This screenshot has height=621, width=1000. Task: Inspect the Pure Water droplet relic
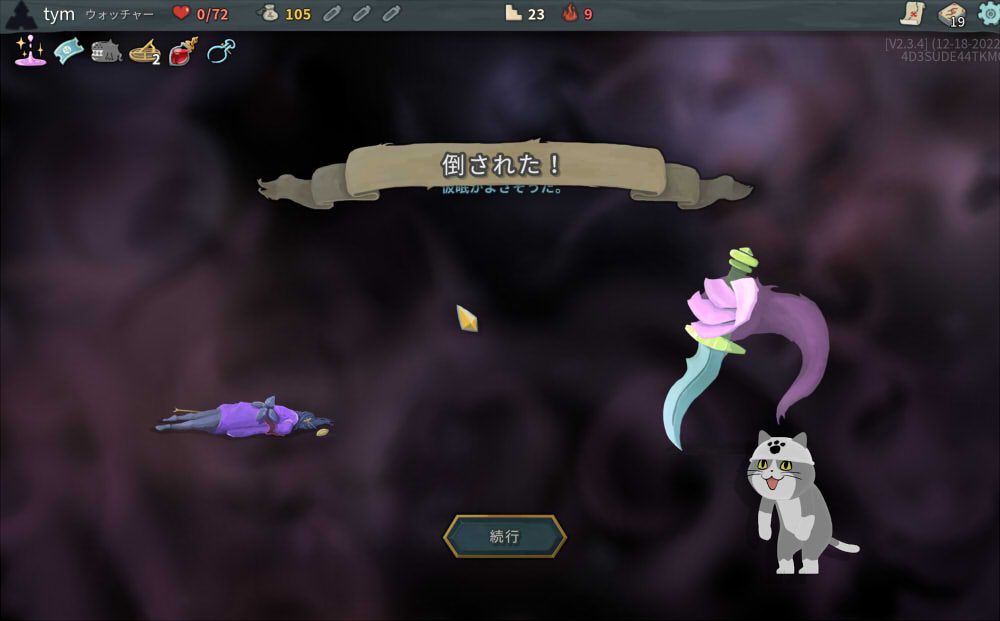pos(30,50)
